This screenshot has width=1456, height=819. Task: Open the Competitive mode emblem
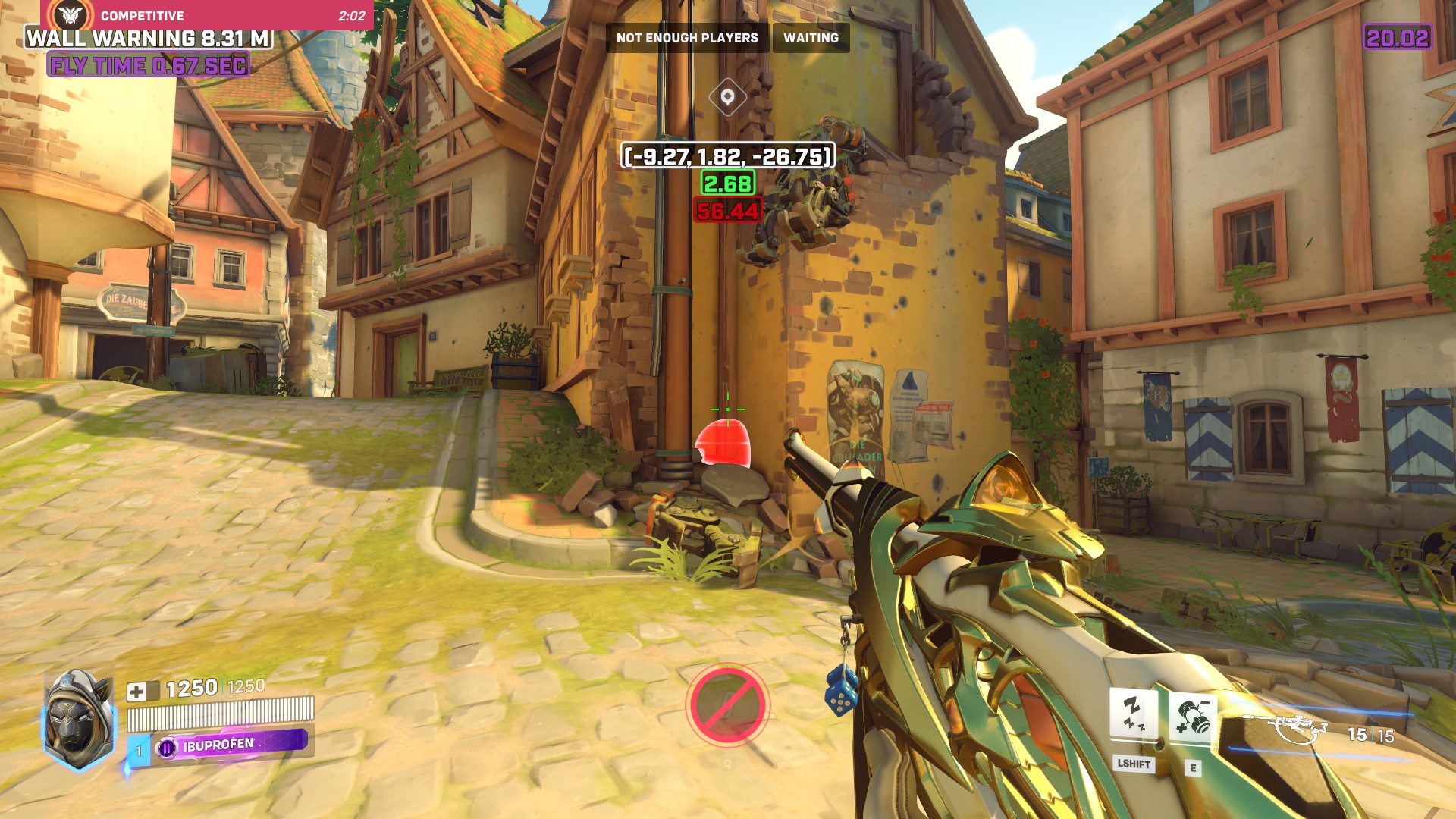coord(69,14)
